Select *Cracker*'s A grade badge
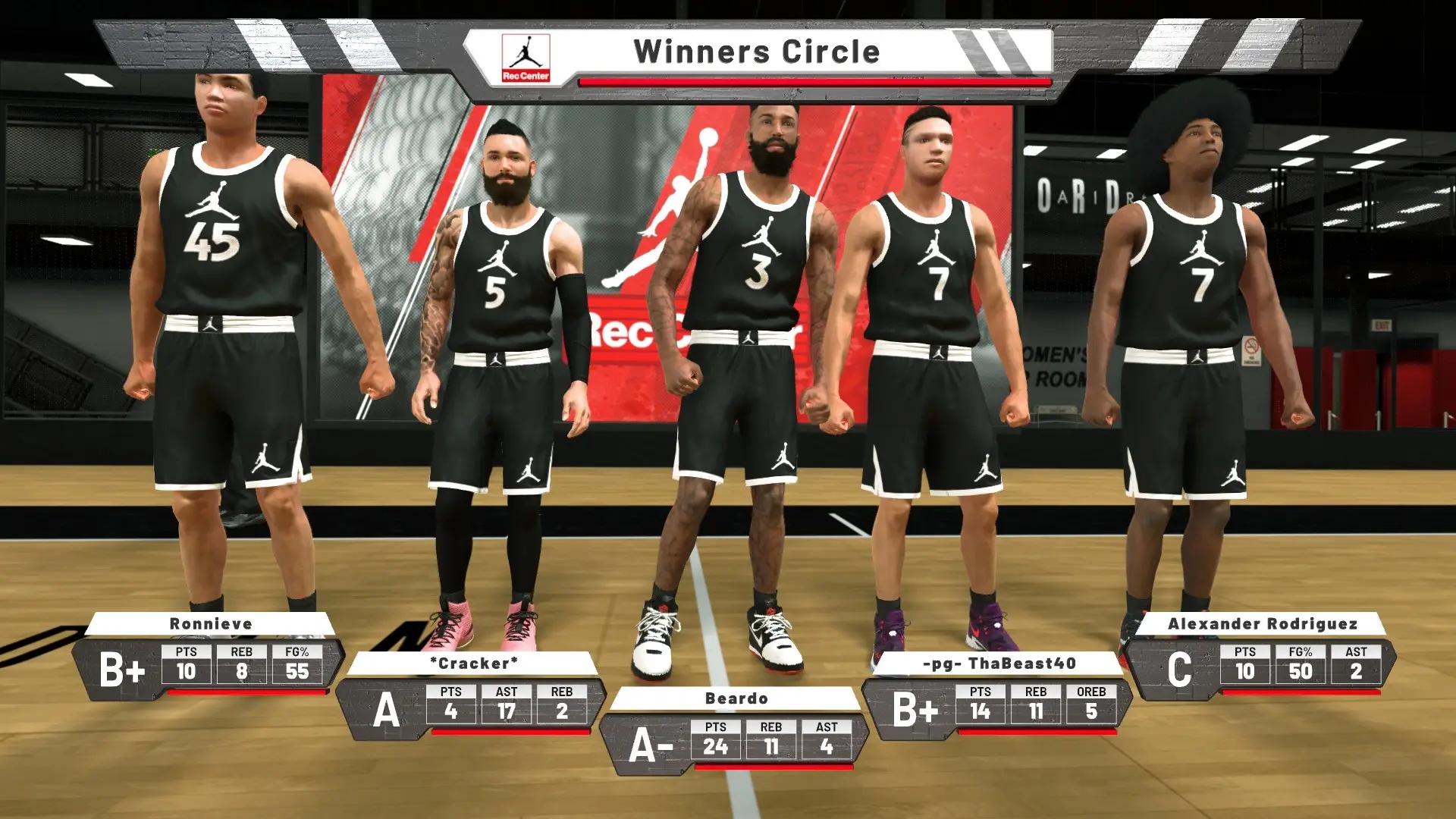 pyautogui.click(x=388, y=711)
